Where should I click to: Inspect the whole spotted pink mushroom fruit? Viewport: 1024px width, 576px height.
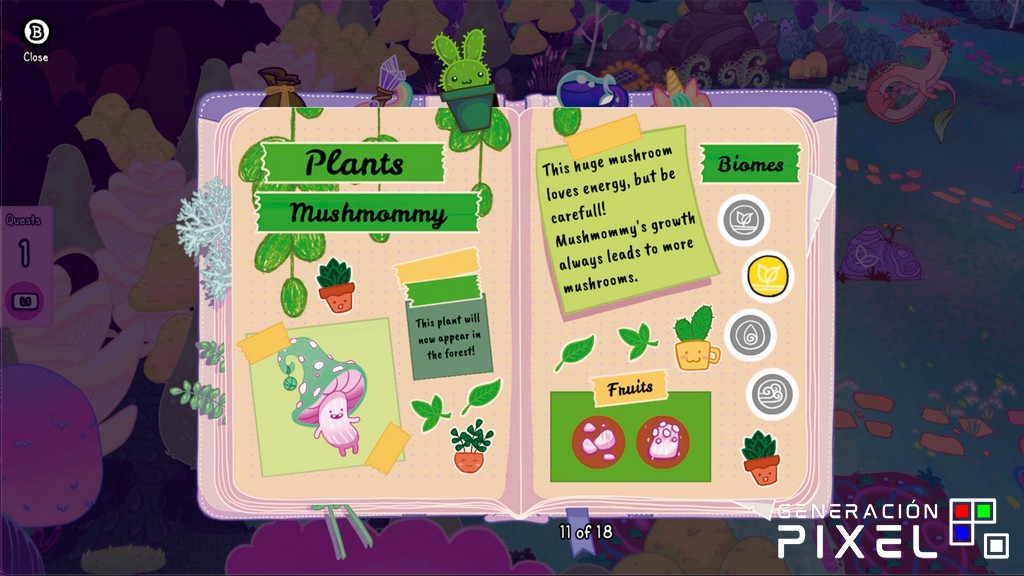(x=662, y=441)
